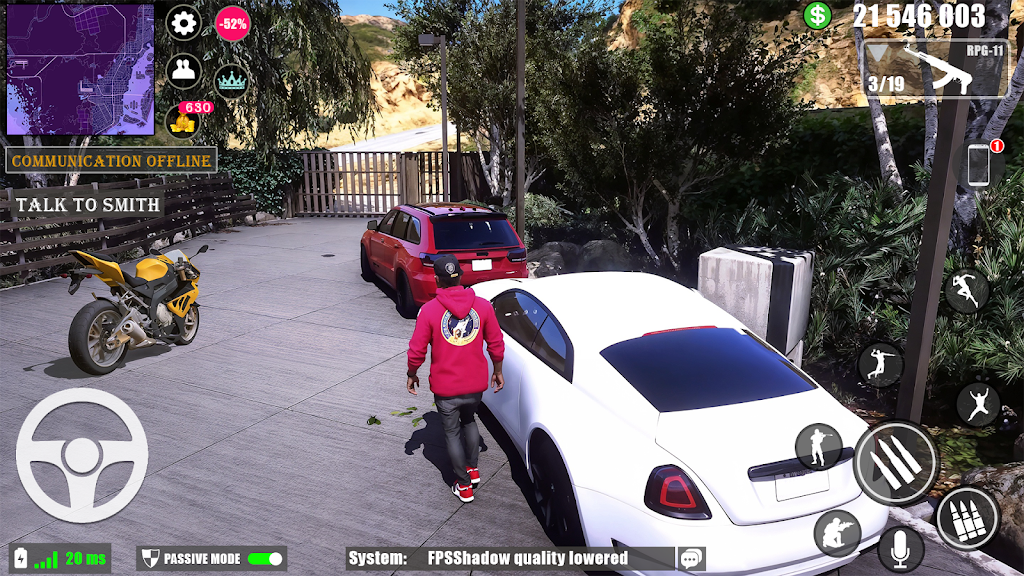Tap the steering wheel control
The height and width of the screenshot is (576, 1024).
pos(82,455)
